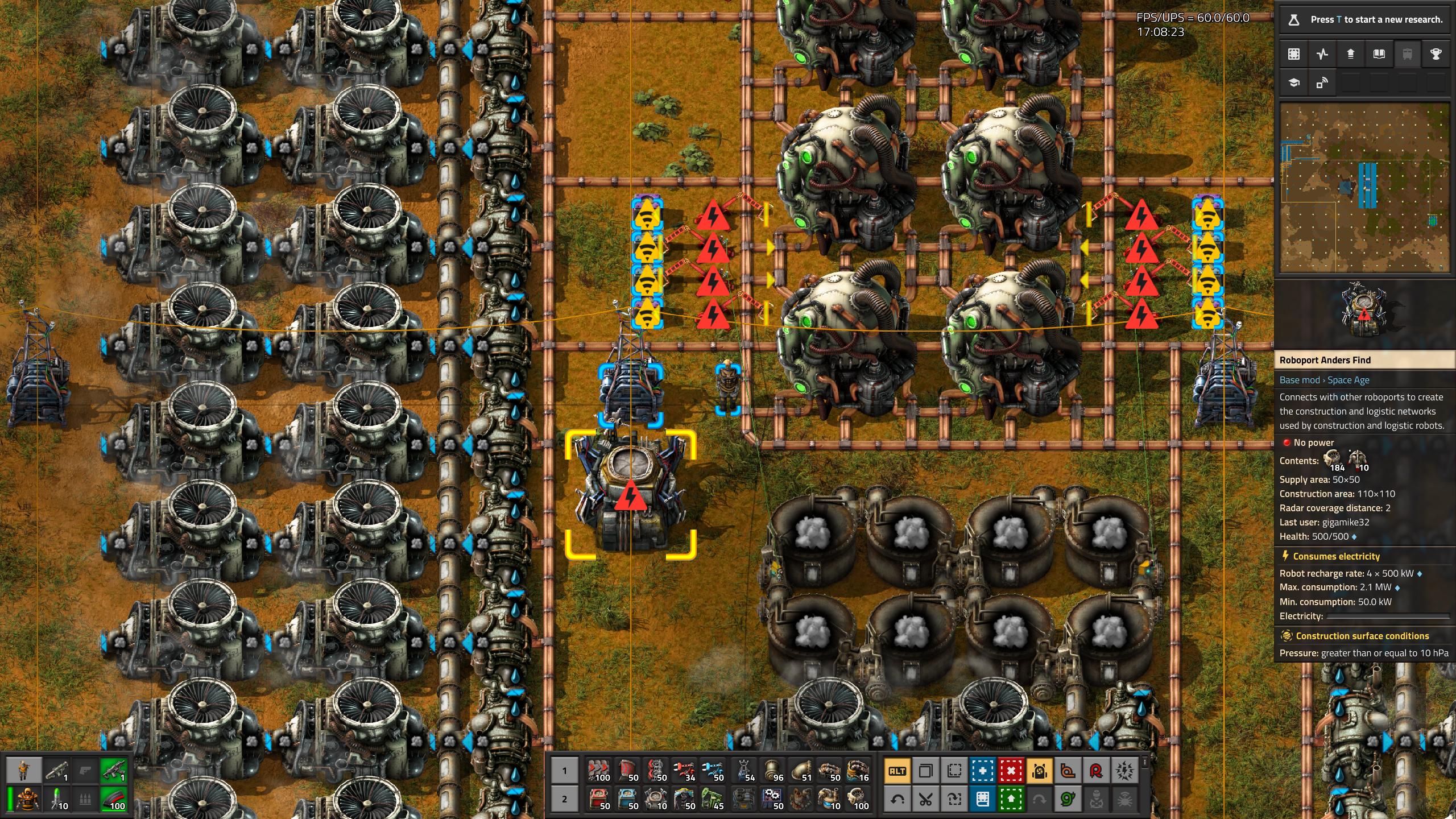This screenshot has height=819, width=1456.
Task: Select the rocket launcher weapon slot
Action: [x=57, y=771]
